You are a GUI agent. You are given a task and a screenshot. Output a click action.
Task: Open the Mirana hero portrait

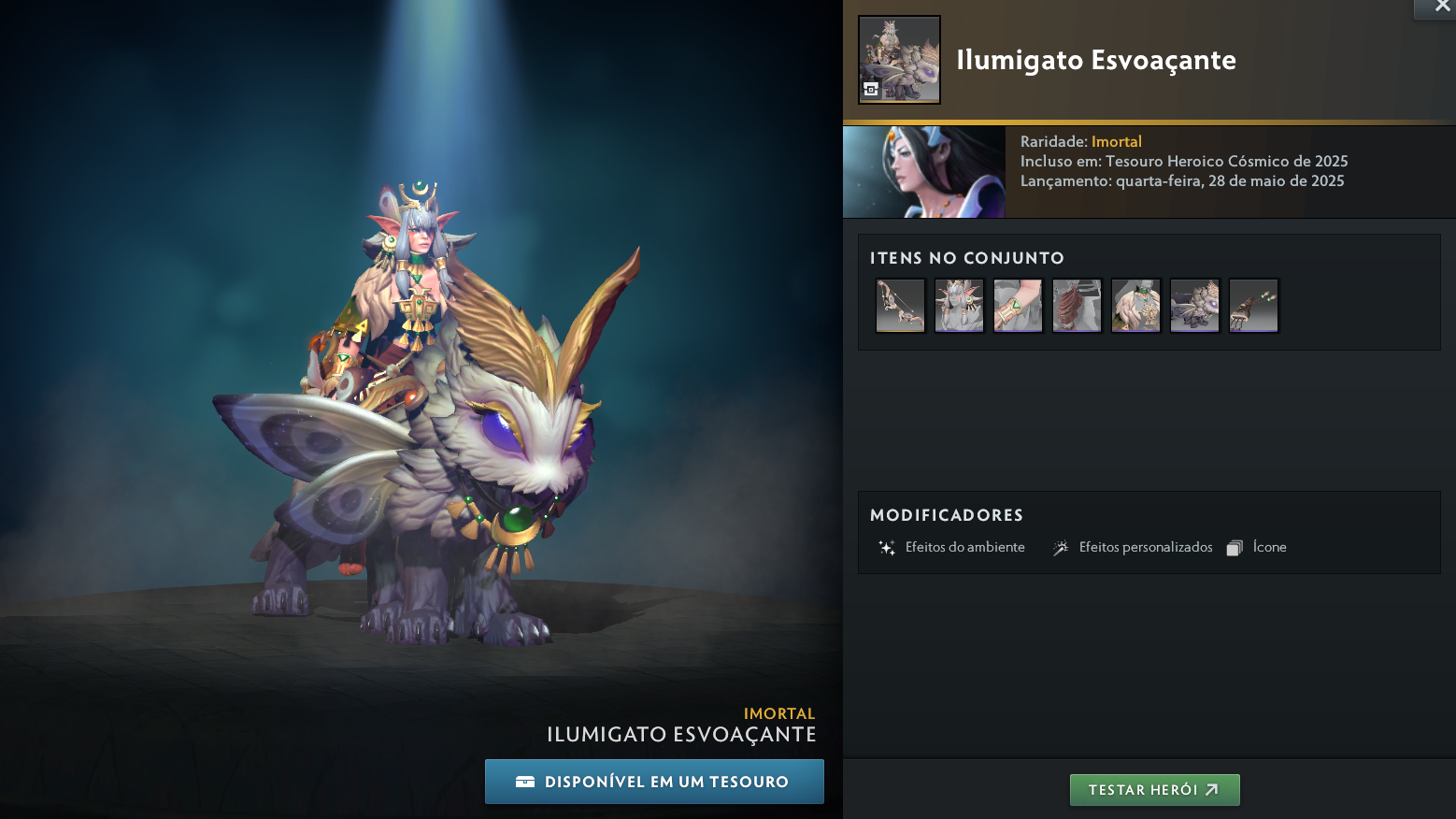click(923, 172)
